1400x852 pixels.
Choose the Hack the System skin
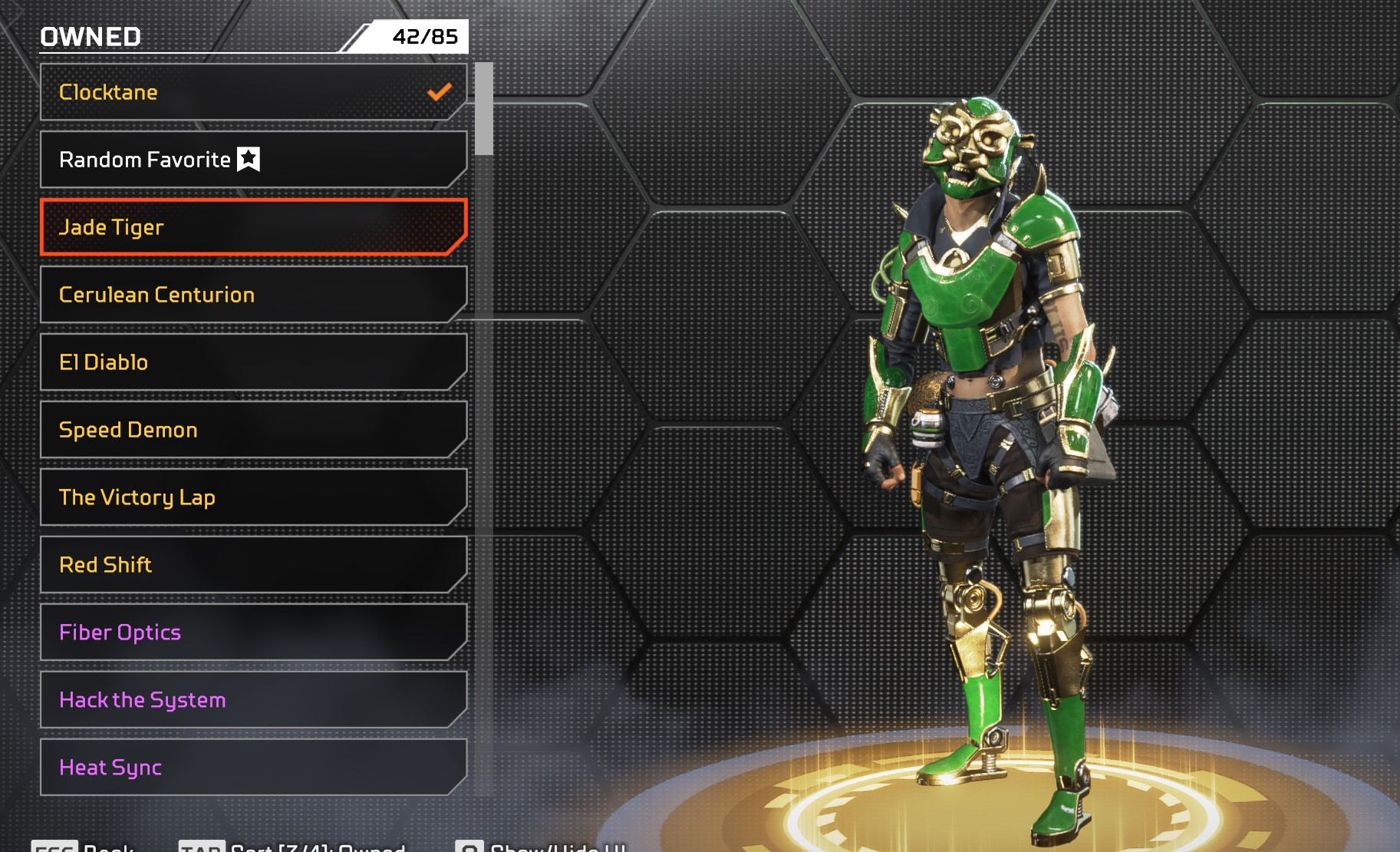pyautogui.click(x=253, y=700)
